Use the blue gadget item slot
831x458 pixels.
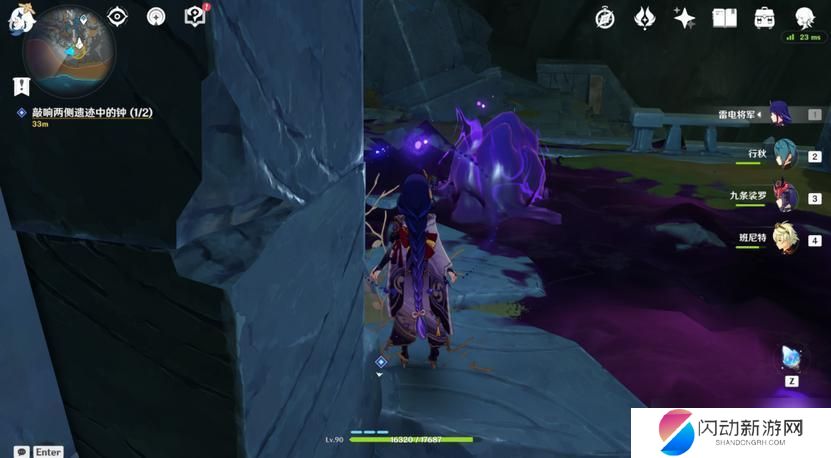point(791,359)
